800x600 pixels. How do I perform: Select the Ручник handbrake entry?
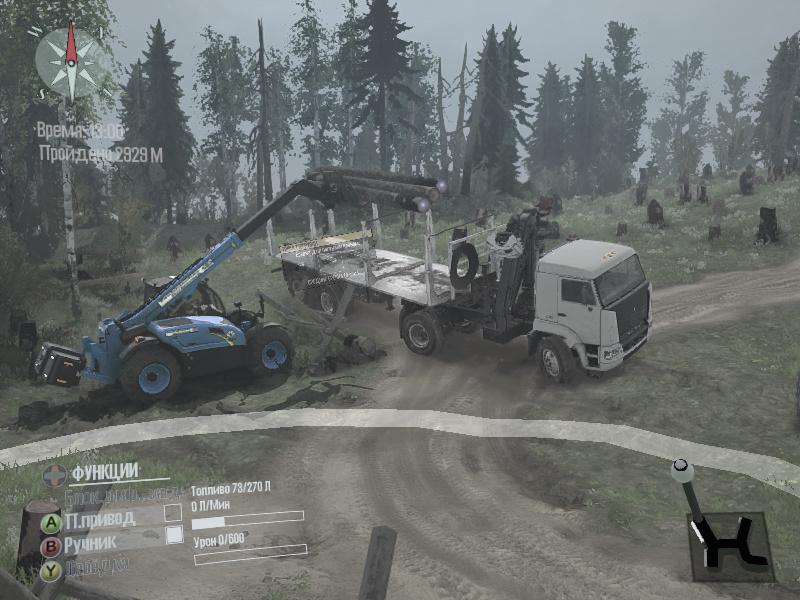(91, 544)
